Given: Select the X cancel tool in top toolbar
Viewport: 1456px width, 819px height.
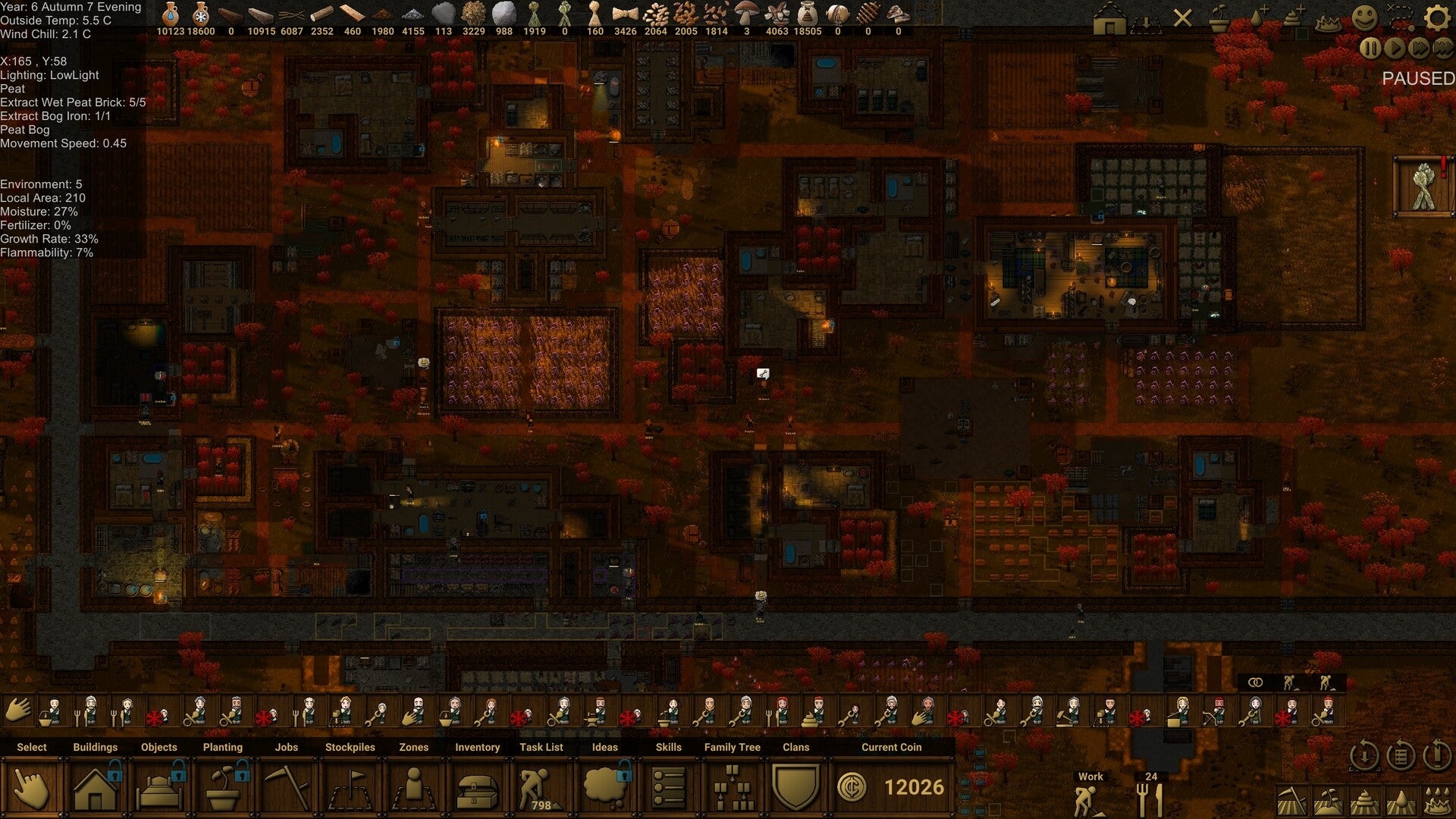Looking at the screenshot, I should tap(1183, 17).
